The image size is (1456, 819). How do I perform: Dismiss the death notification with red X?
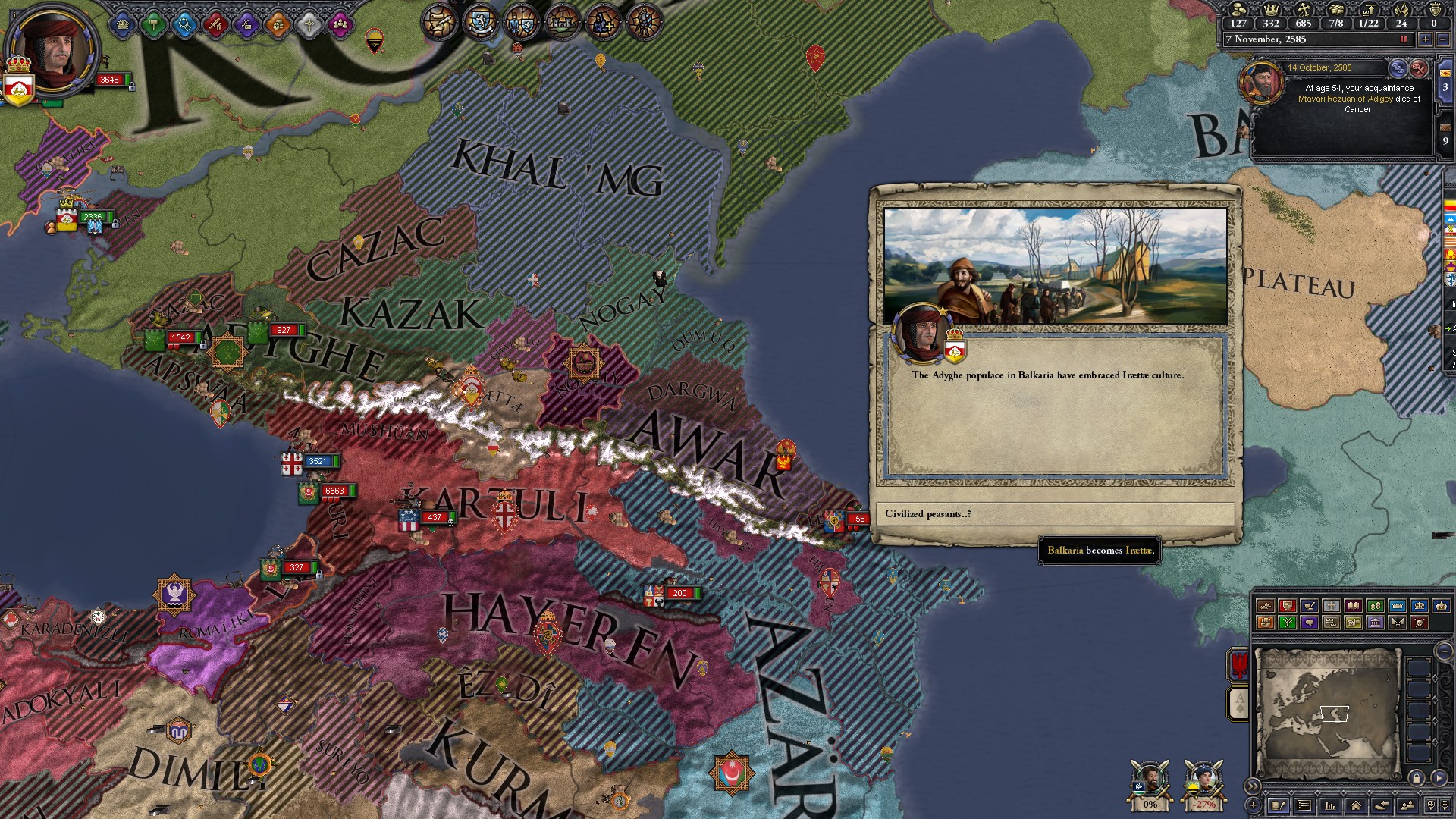tap(1419, 68)
